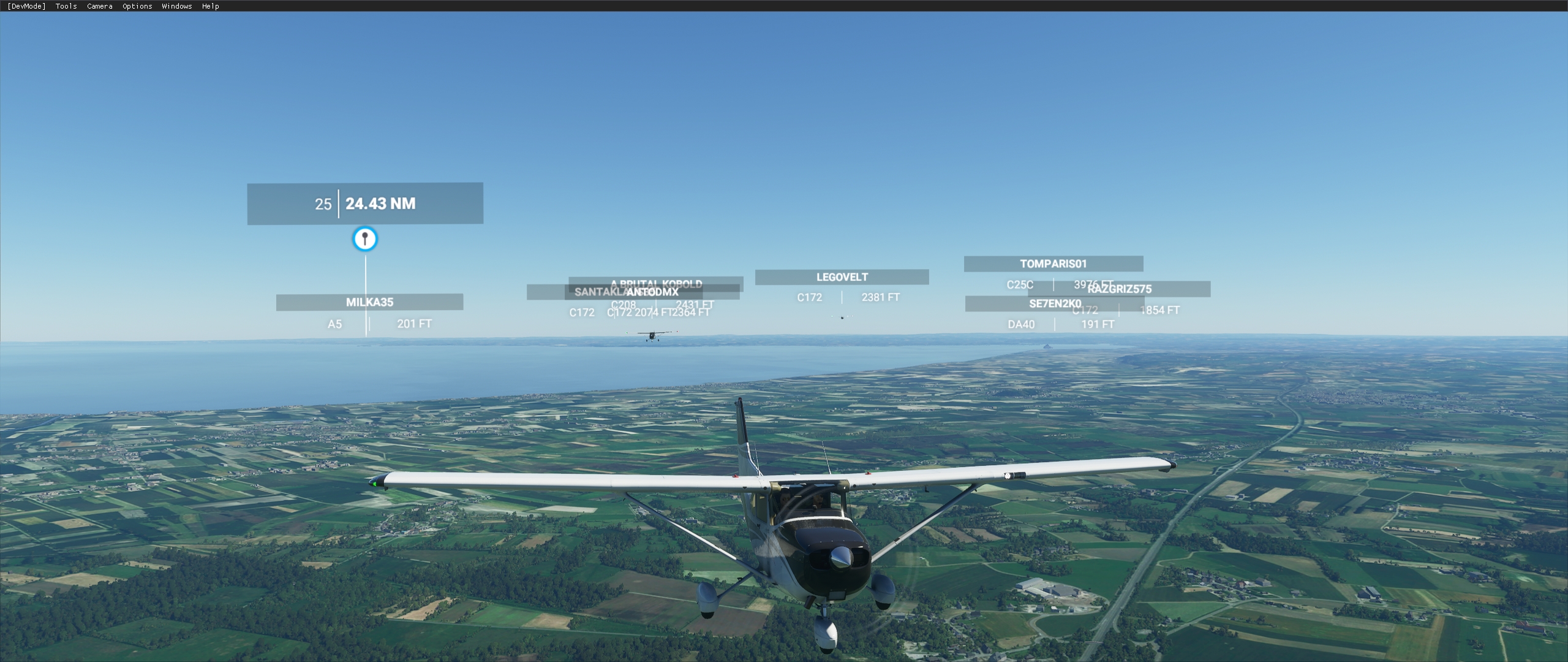Screen dimensions: 1568x662
Task: Click the 2381 FT altitude label under LEGOVELT
Action: click(880, 297)
